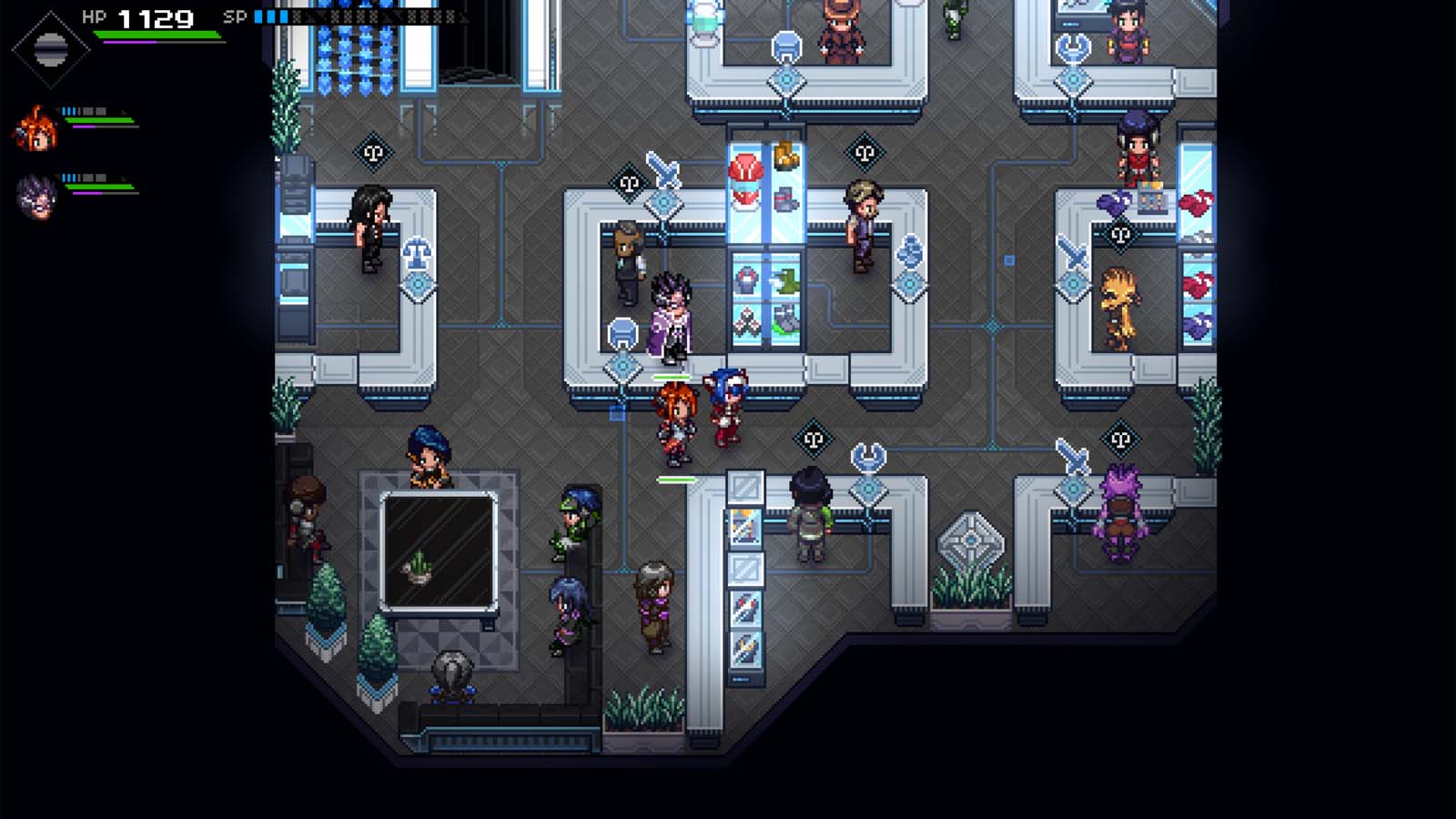Viewport: 1456px width, 819px height.
Task: Click the SP label in the top bar
Action: (233, 15)
